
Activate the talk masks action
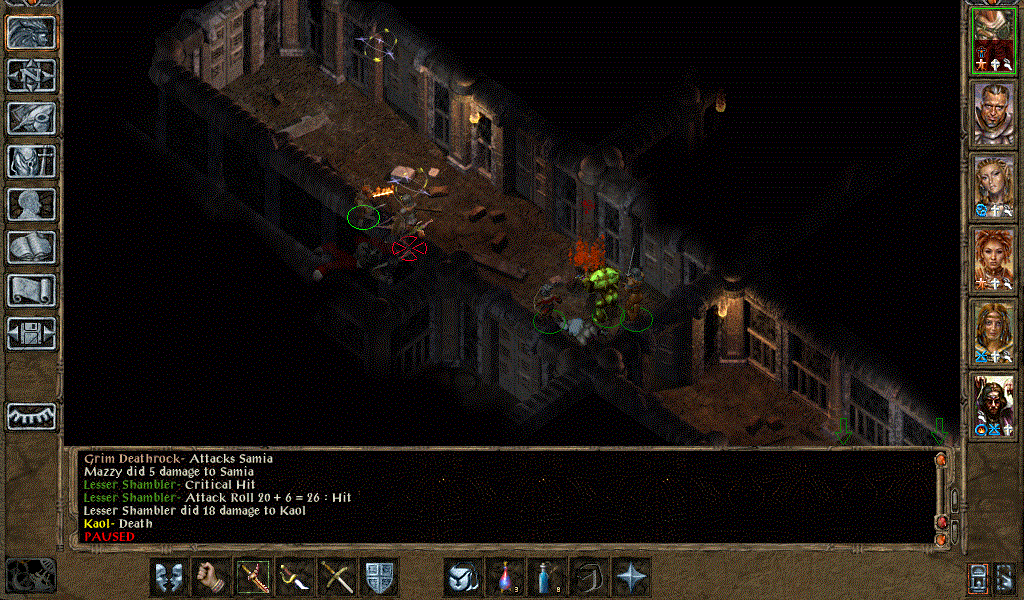[x=169, y=577]
